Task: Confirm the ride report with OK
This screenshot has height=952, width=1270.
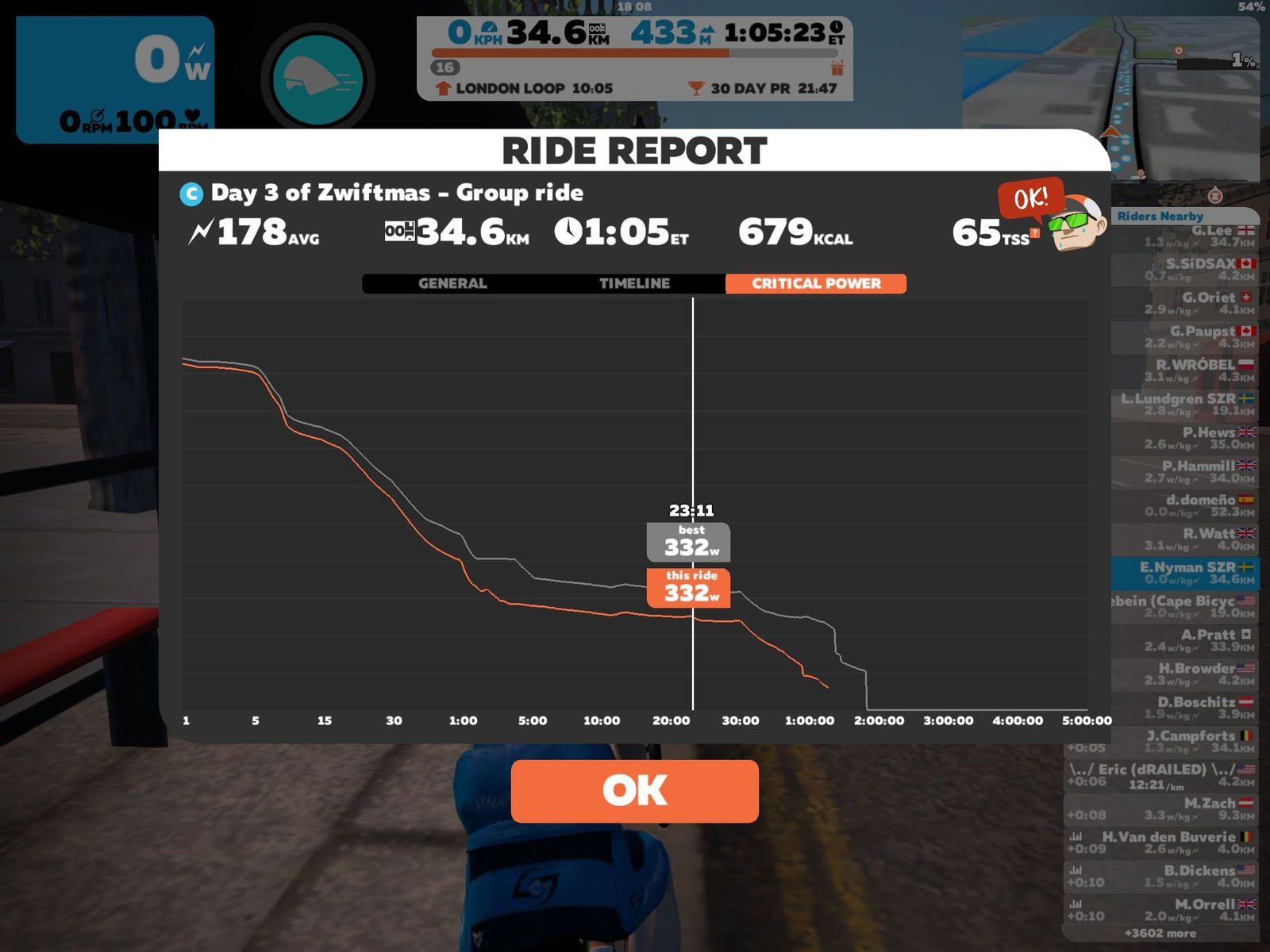Action: 634,791
